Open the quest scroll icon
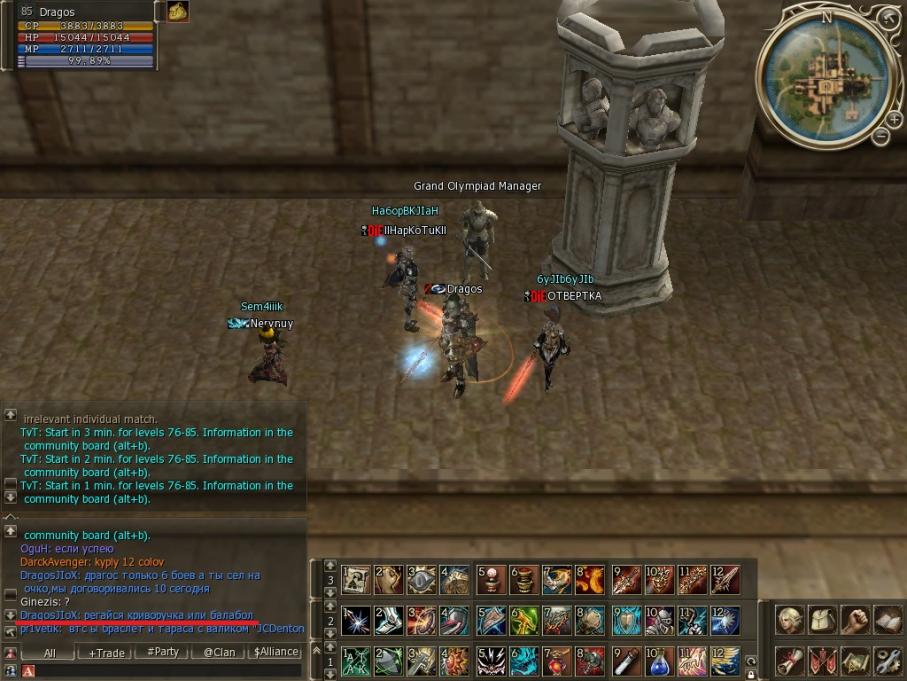Image resolution: width=907 pixels, height=681 pixels. click(790, 660)
